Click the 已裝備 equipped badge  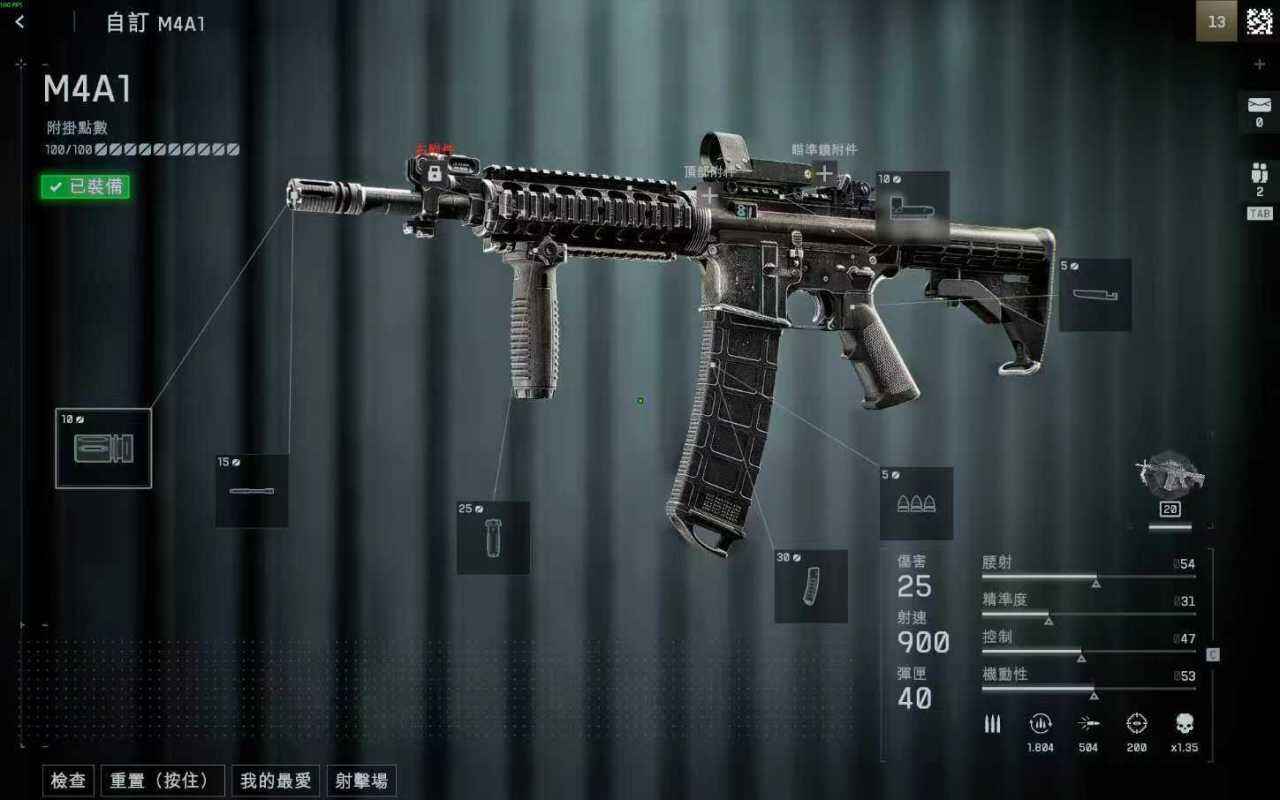[85, 186]
